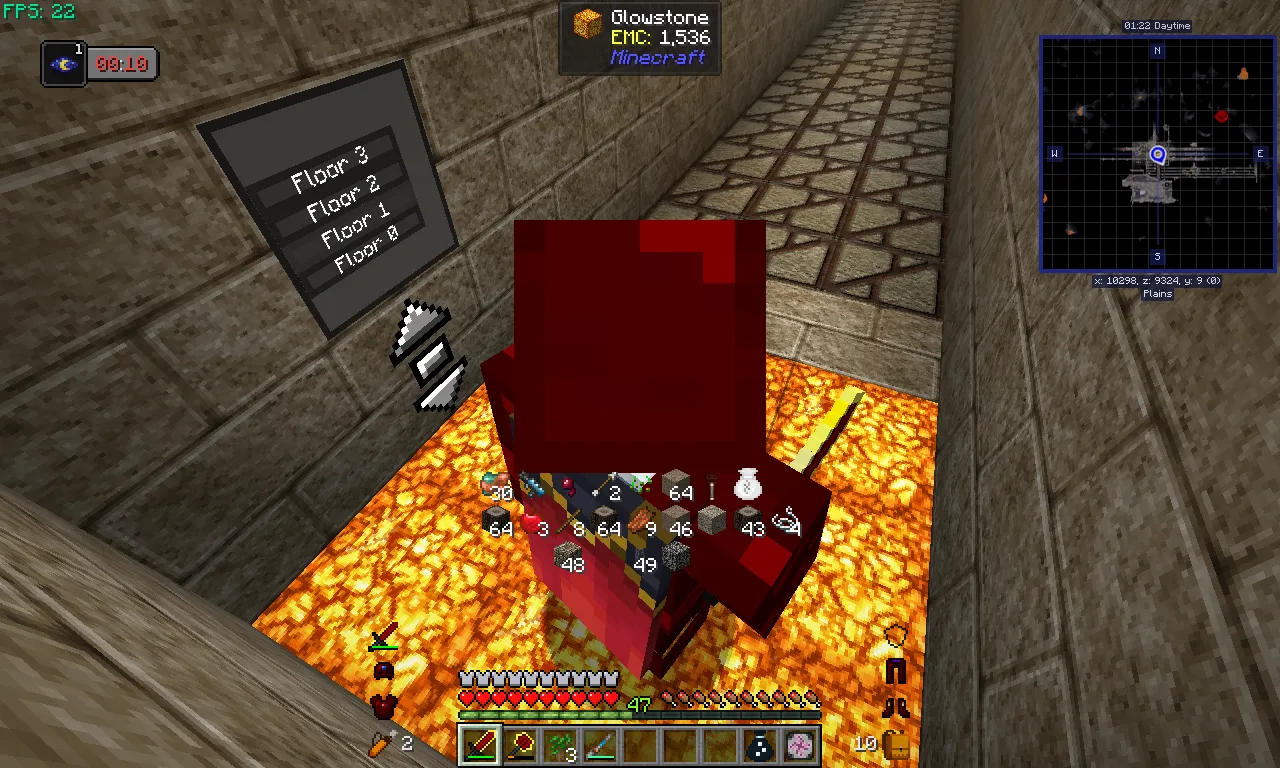Viewport: 1280px width, 768px height.
Task: Click the black ink sac bag in the hotbar
Action: [x=759, y=744]
